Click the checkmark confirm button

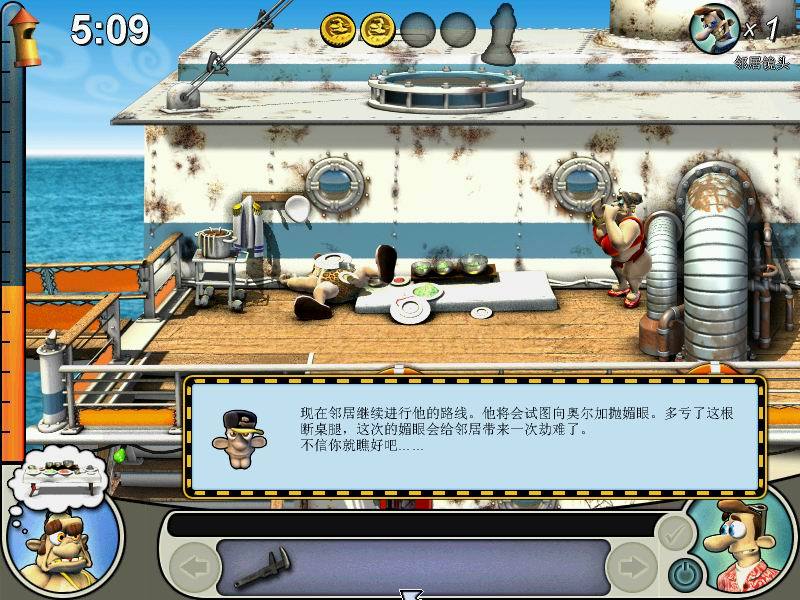point(675,531)
